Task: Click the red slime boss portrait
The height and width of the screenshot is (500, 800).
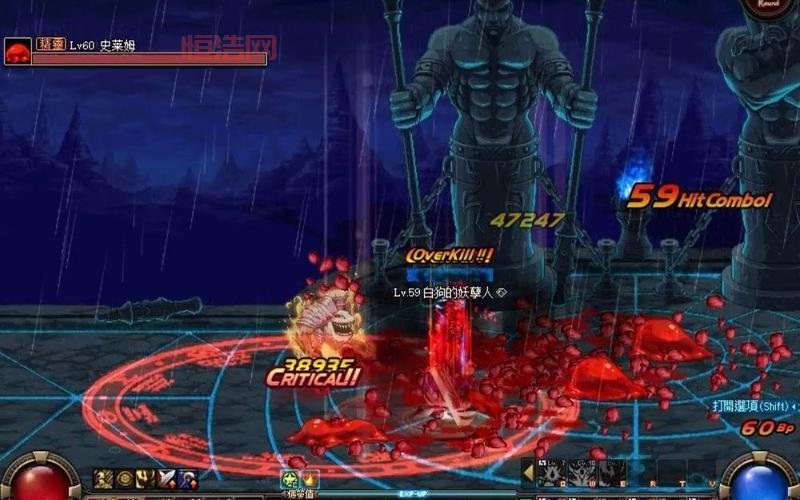Action: pyautogui.click(x=17, y=51)
